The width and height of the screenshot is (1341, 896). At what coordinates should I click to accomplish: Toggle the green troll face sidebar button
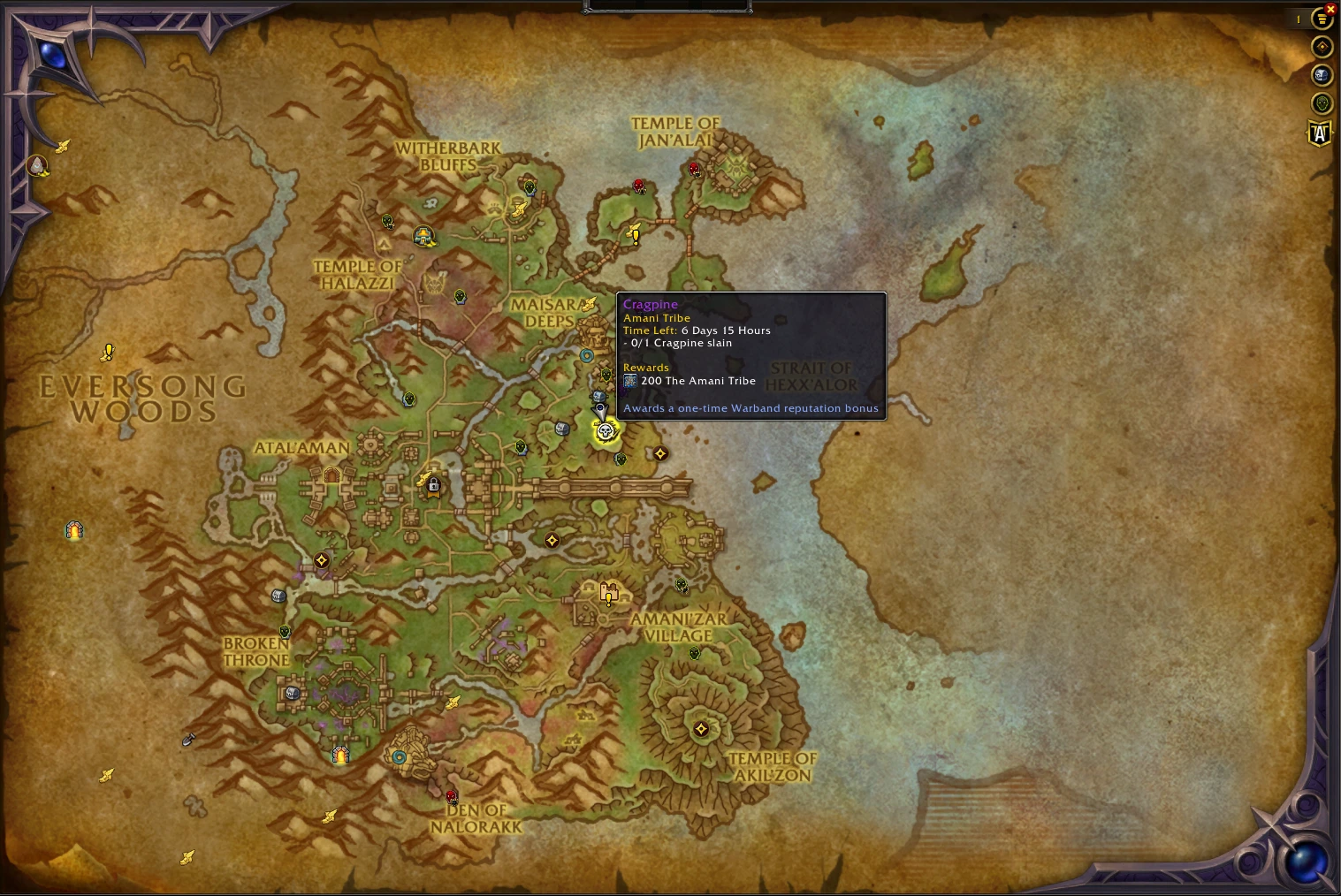coord(1322,103)
